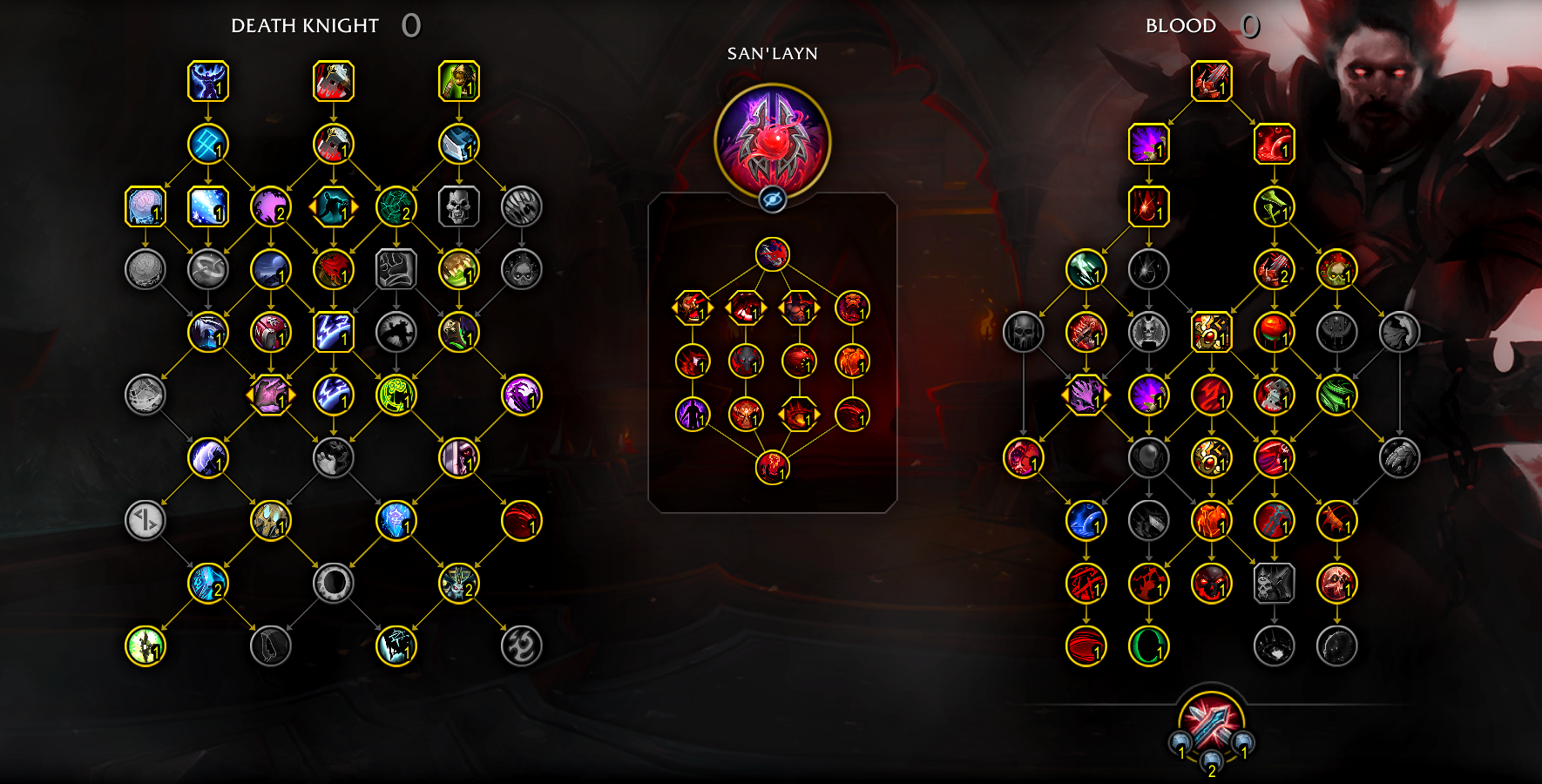The height and width of the screenshot is (784, 1542).
Task: Click the green ghoul talent at top
Action: tap(459, 82)
